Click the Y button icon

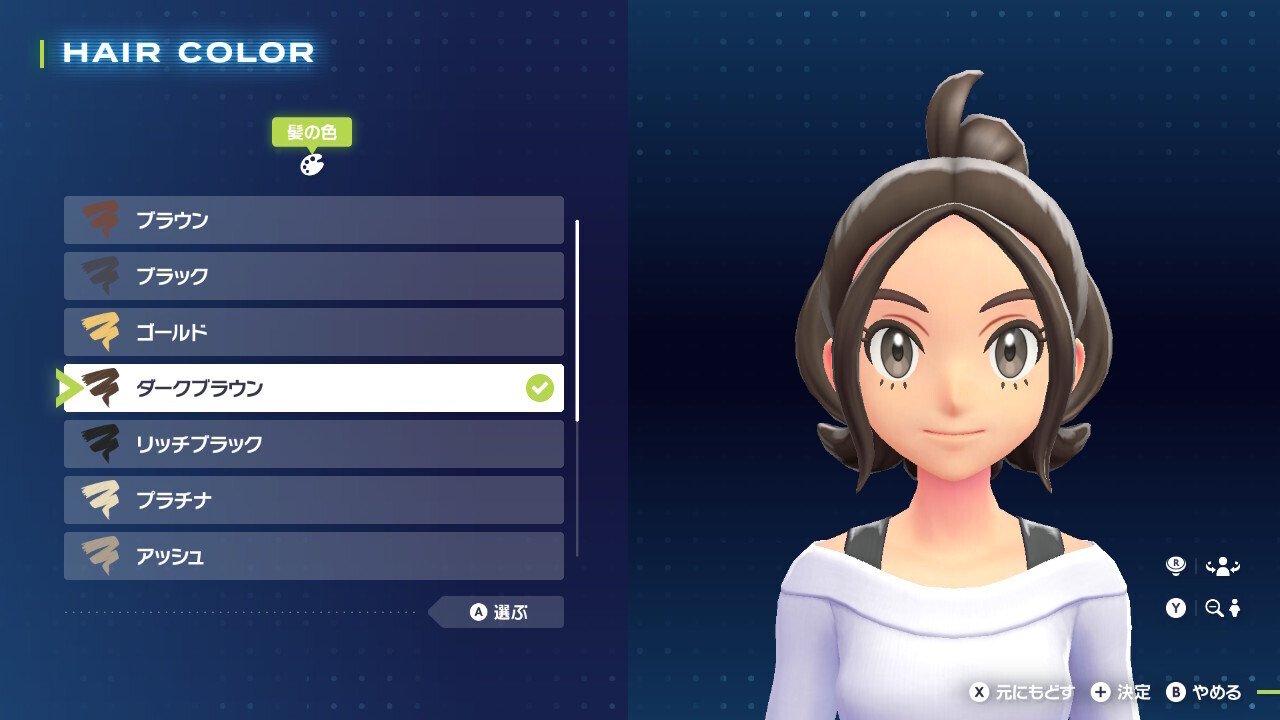point(1178,607)
